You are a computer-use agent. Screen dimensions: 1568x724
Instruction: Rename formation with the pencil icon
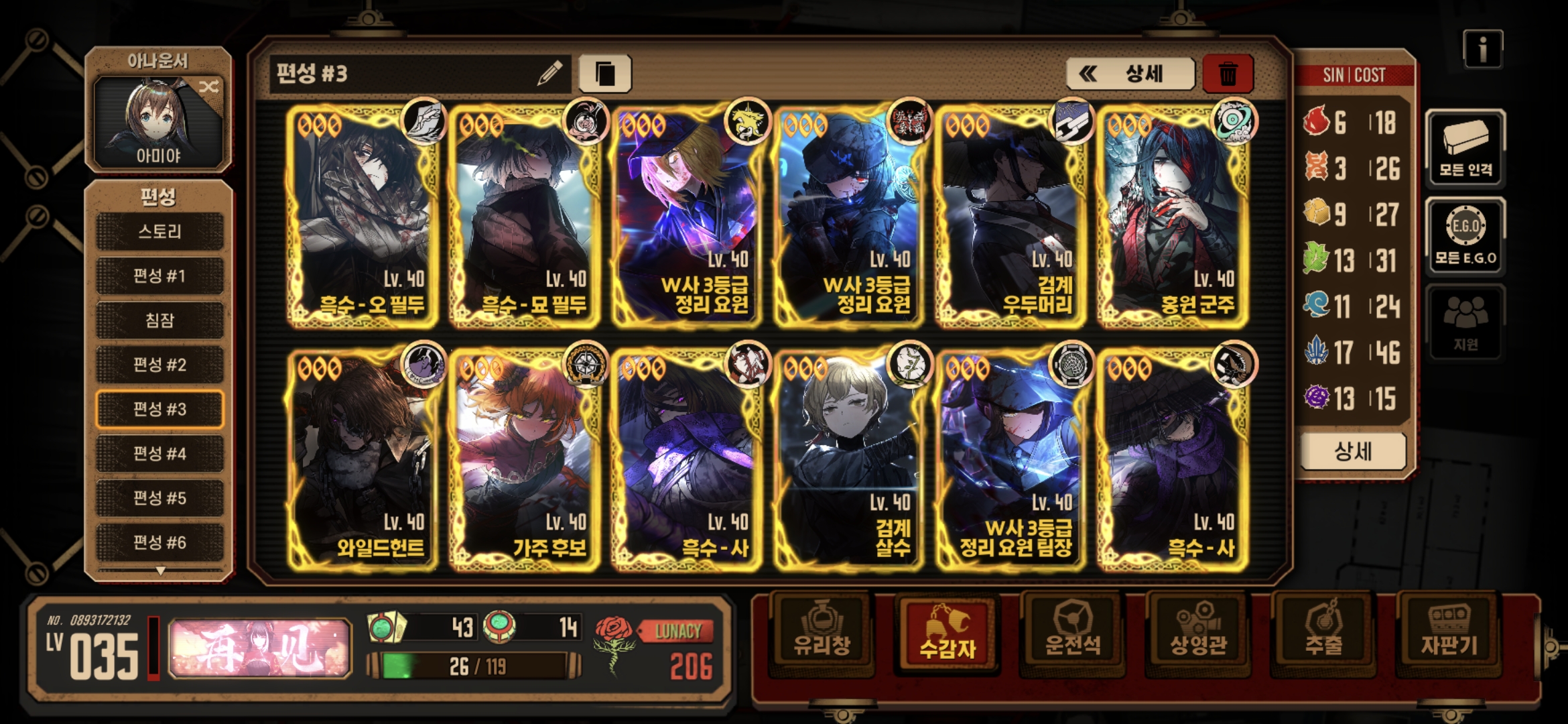pyautogui.click(x=549, y=74)
